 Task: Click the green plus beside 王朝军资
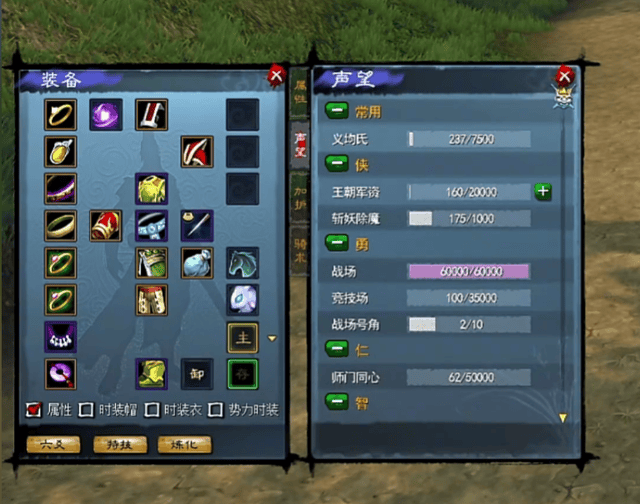pos(543,191)
